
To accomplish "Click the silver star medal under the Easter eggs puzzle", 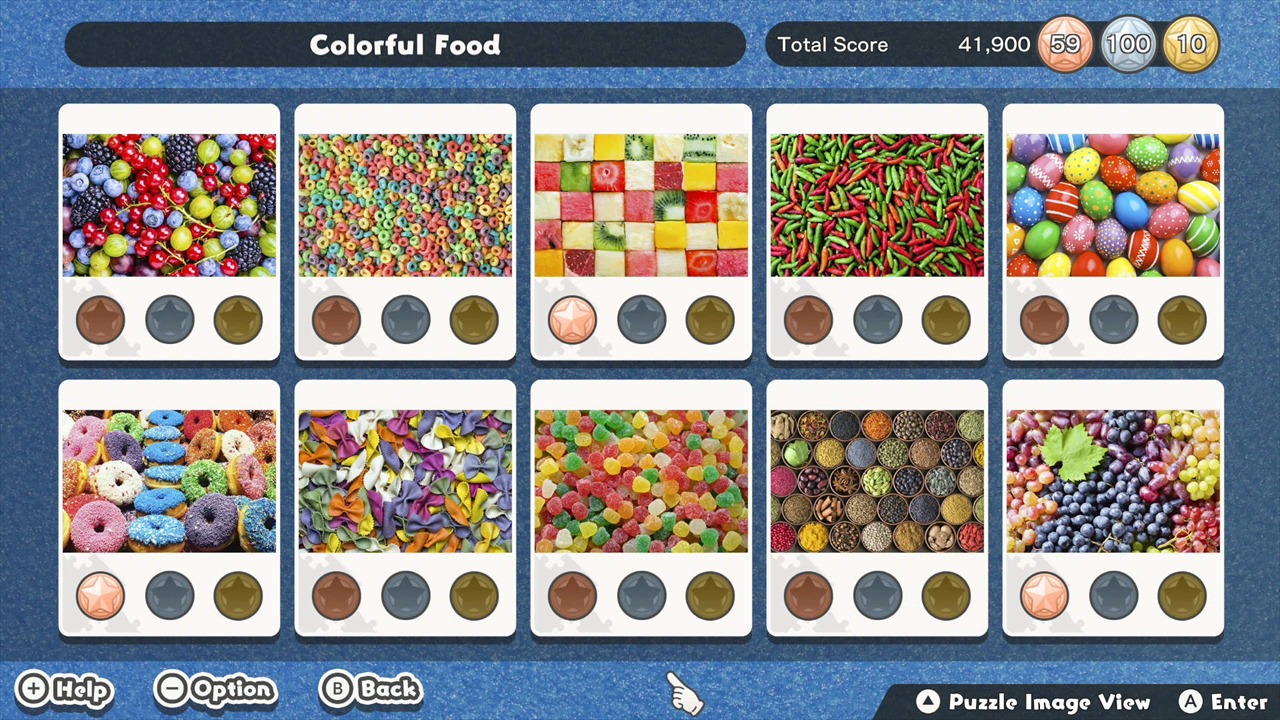I will [x=1113, y=318].
